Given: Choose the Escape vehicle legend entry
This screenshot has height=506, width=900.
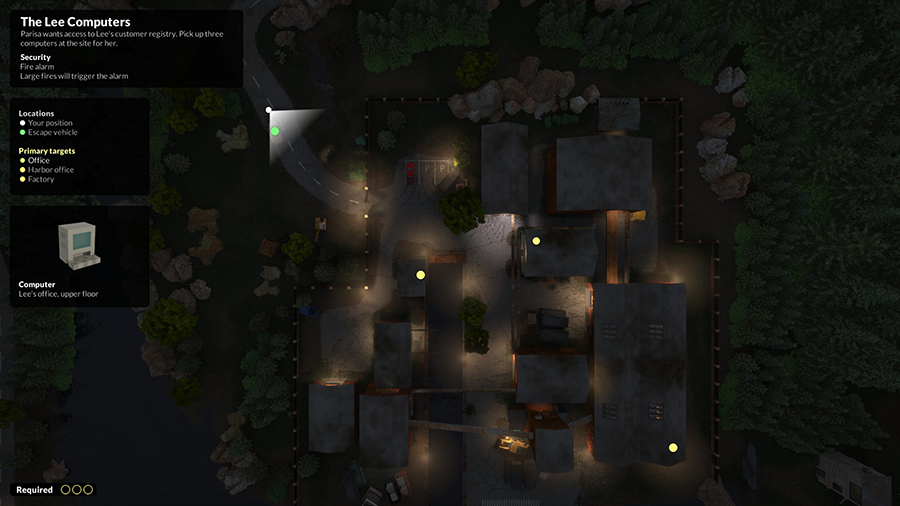Looking at the screenshot, I should (52, 132).
